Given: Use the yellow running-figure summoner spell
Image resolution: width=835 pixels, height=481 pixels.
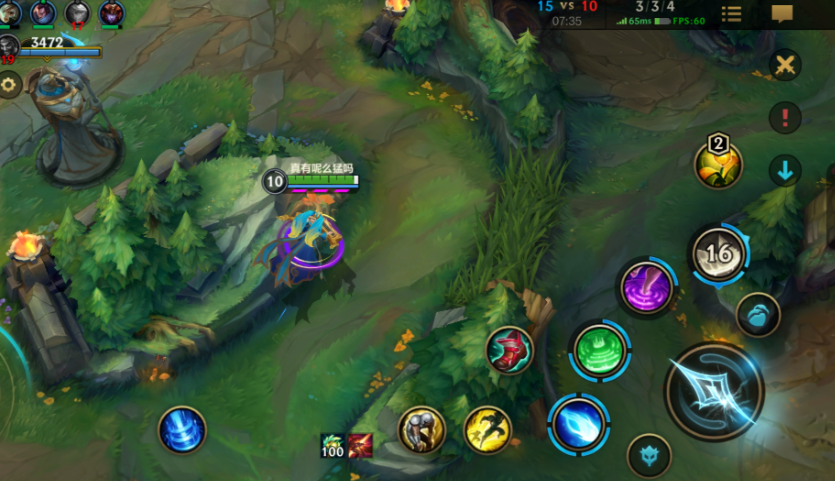Looking at the screenshot, I should pyautogui.click(x=487, y=429).
